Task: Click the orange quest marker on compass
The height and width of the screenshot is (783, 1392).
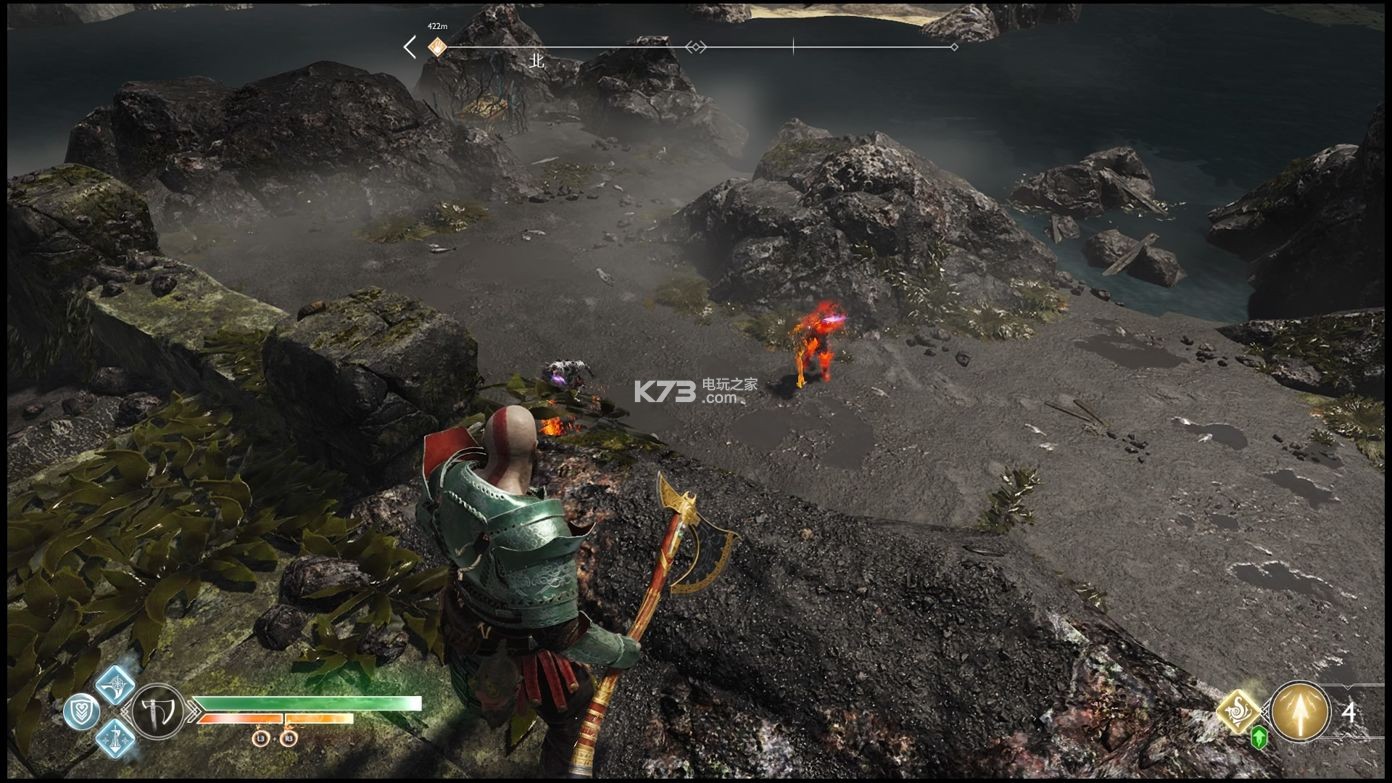Action: (437, 46)
